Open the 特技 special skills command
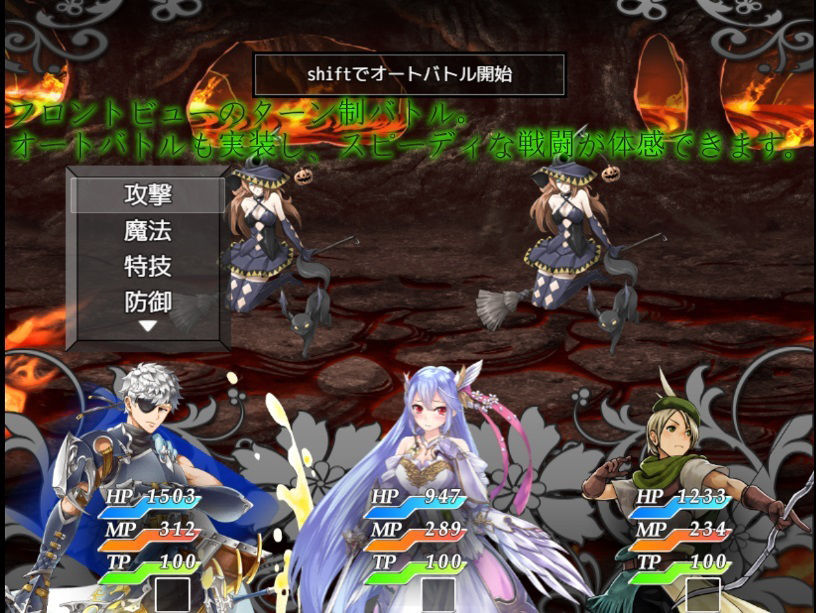This screenshot has height=613, width=816. (x=148, y=267)
